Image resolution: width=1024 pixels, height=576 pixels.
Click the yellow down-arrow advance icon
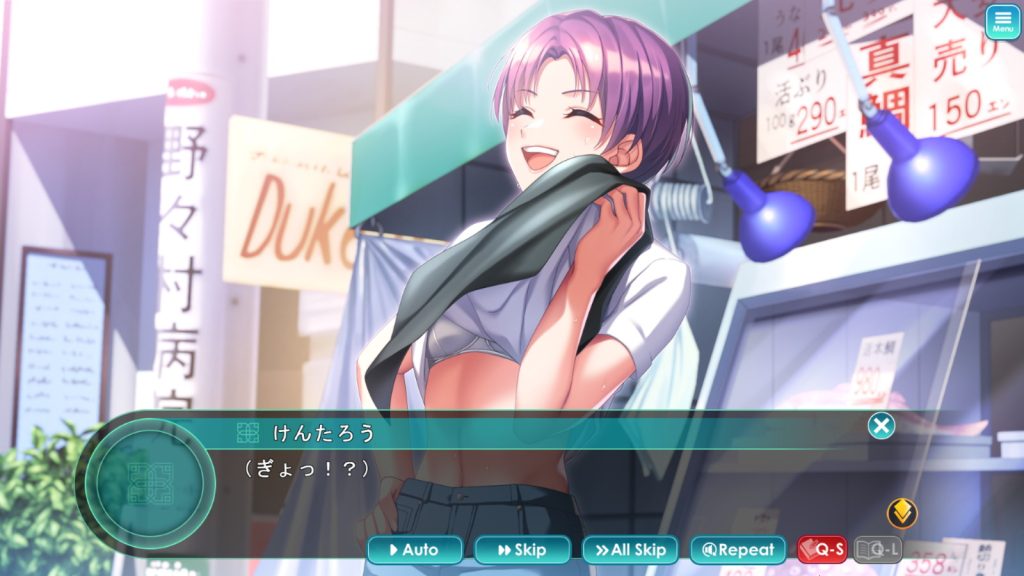pos(902,514)
